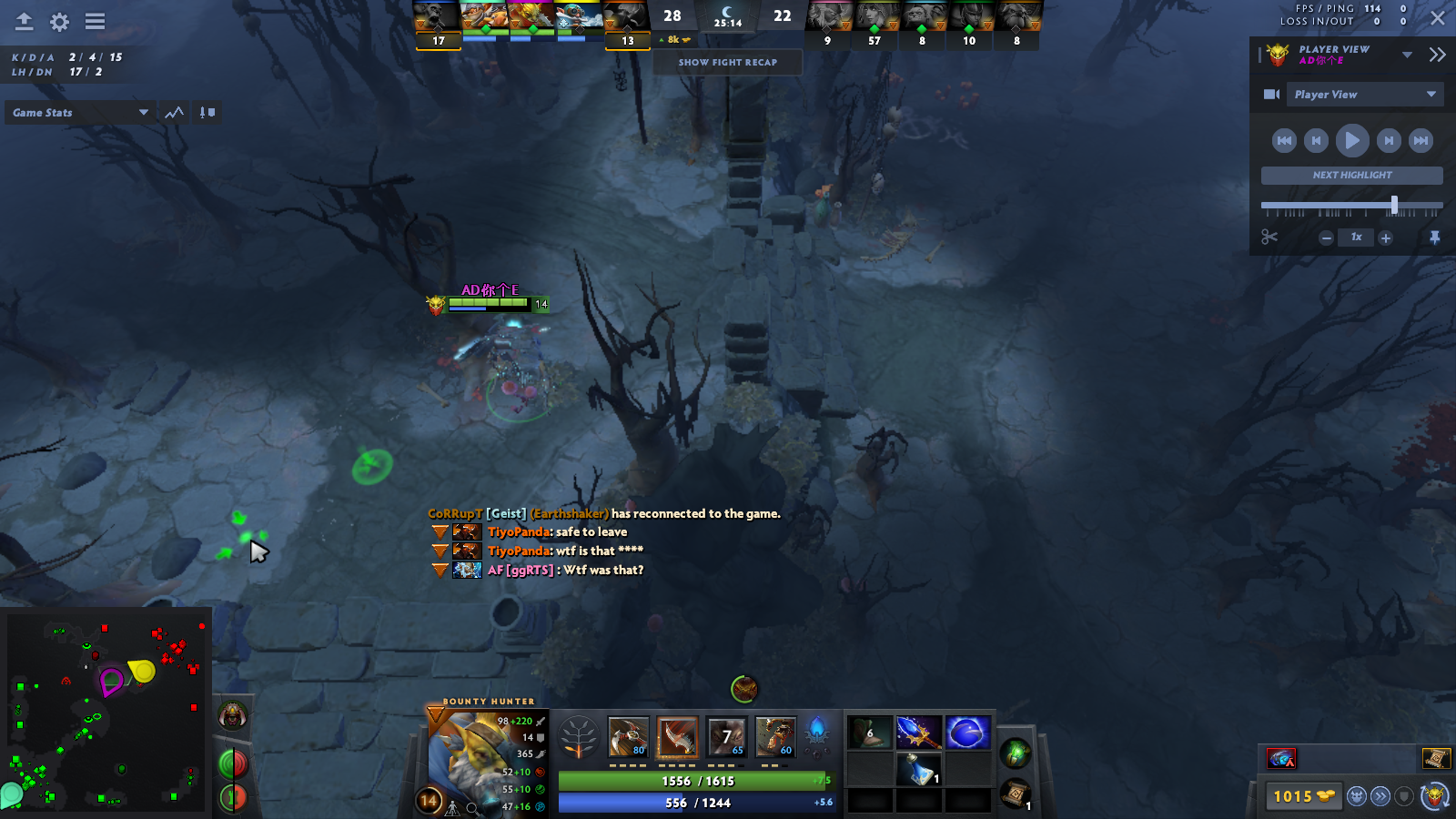Click the Gleipnir item in inventory
Image resolution: width=1456 pixels, height=819 pixels.
point(968,733)
